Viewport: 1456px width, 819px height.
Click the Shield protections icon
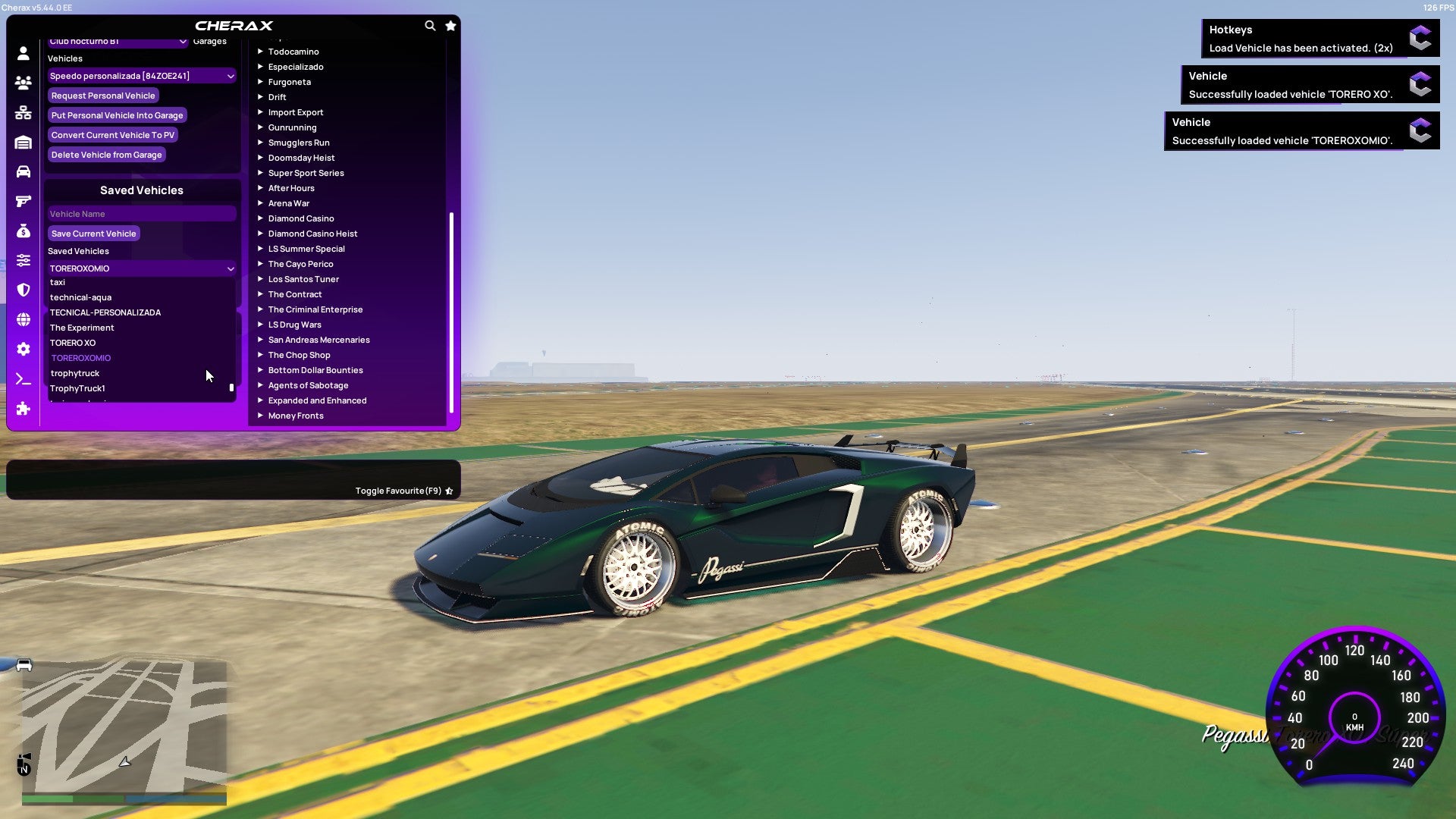tap(24, 289)
